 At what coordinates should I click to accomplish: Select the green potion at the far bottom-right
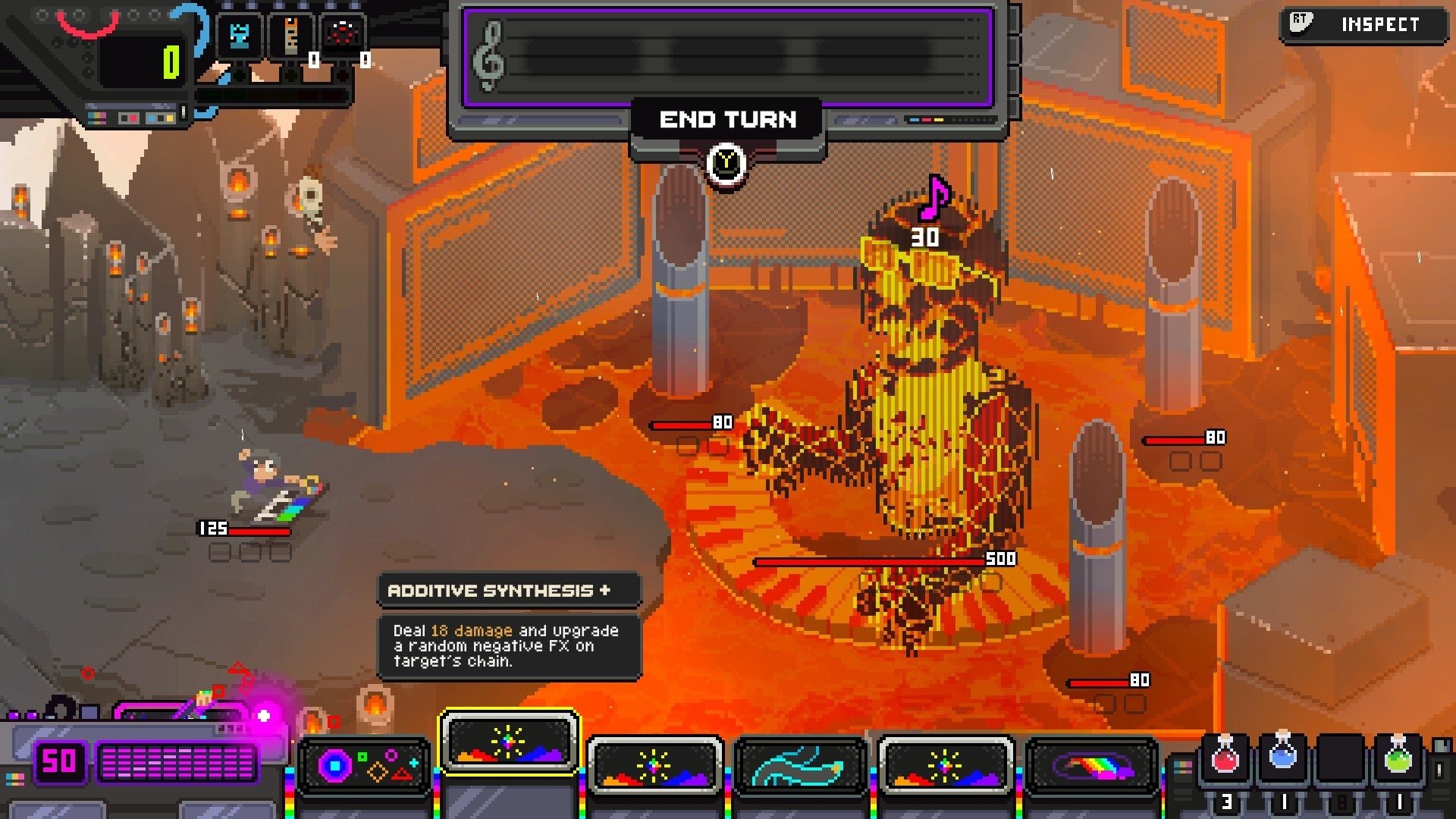tap(1399, 761)
